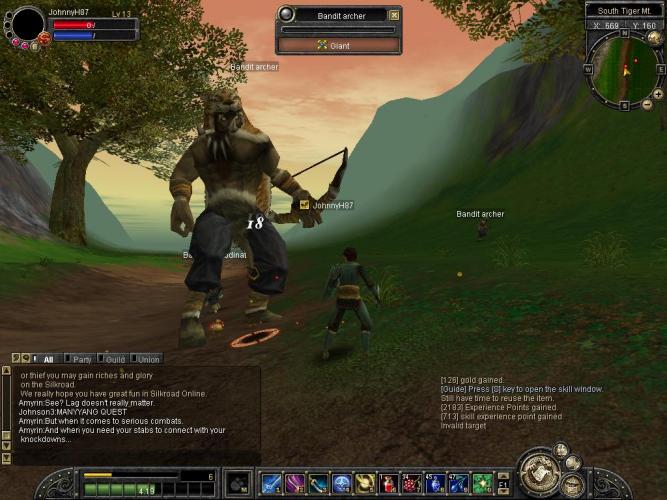The image size is (667, 500).
Task: Use the golden spiral skill slot
Action: point(366,484)
